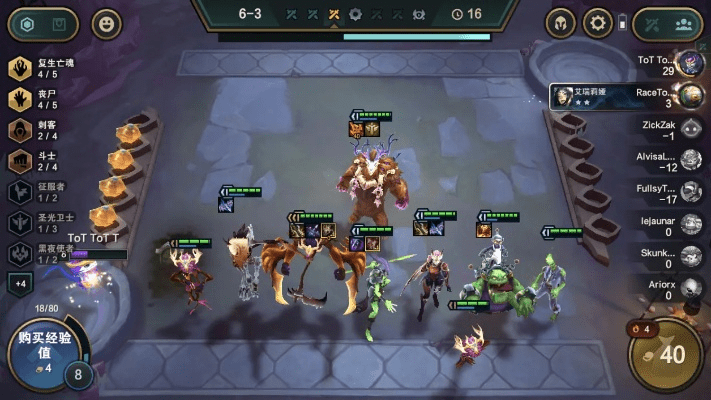The height and width of the screenshot is (400, 711).
Task: Open the settings gear menu
Action: tap(598, 23)
